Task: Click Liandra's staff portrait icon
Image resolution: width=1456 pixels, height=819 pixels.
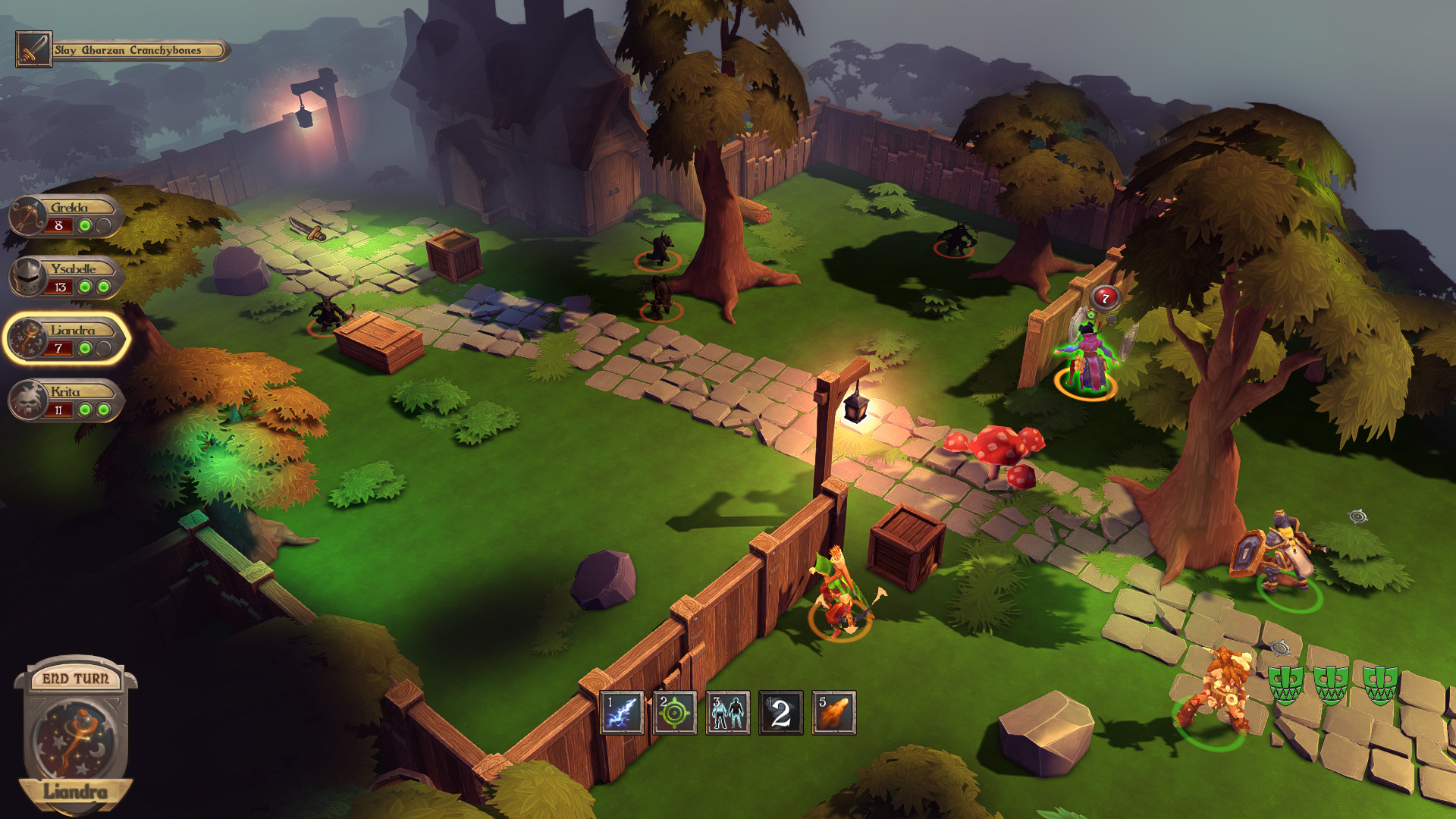Action: [x=27, y=340]
